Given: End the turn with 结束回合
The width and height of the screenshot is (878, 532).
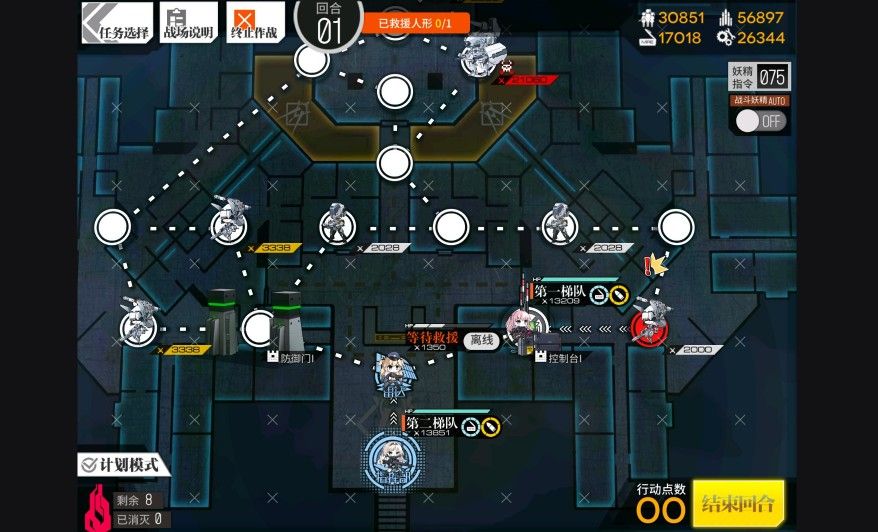Looking at the screenshot, I should (x=738, y=502).
